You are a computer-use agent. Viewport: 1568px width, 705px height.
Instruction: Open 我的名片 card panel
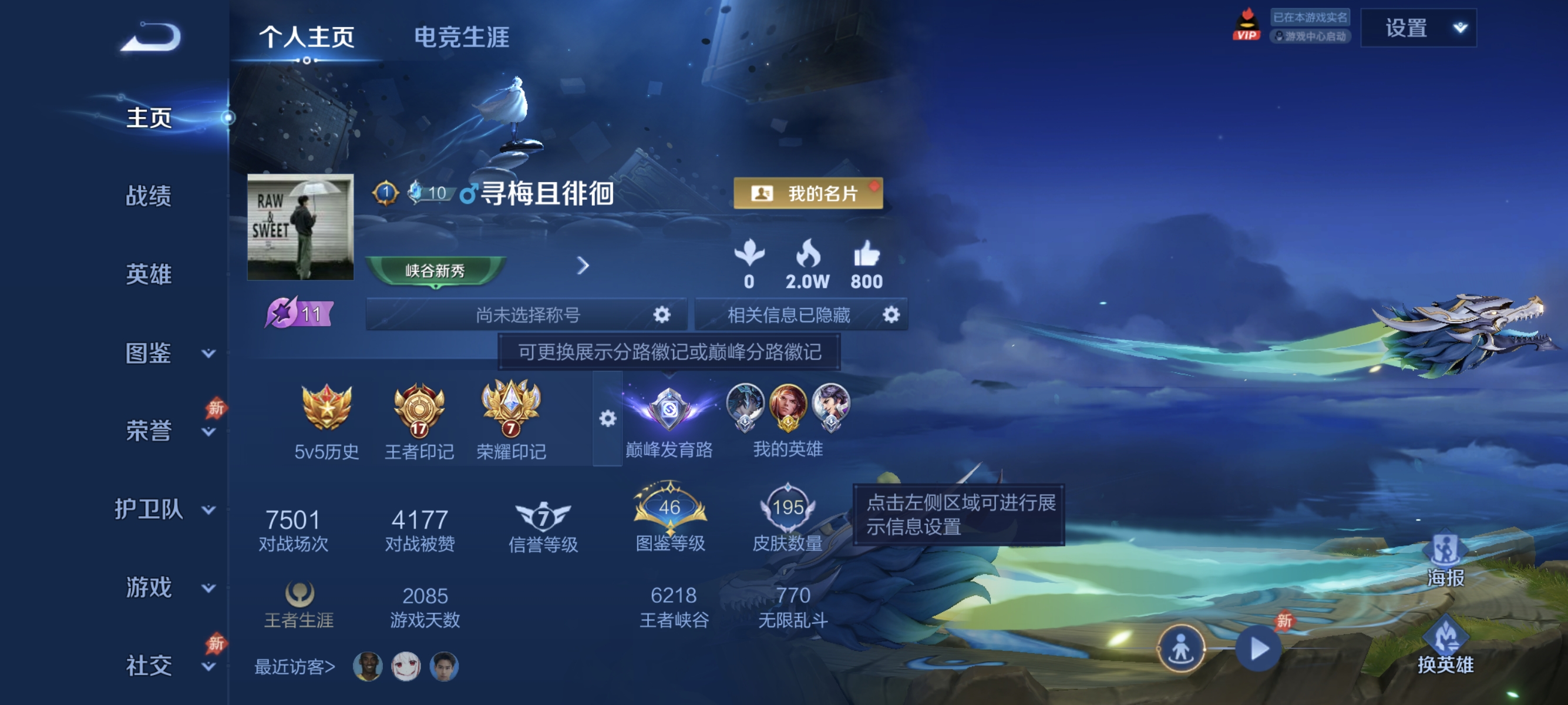(807, 194)
